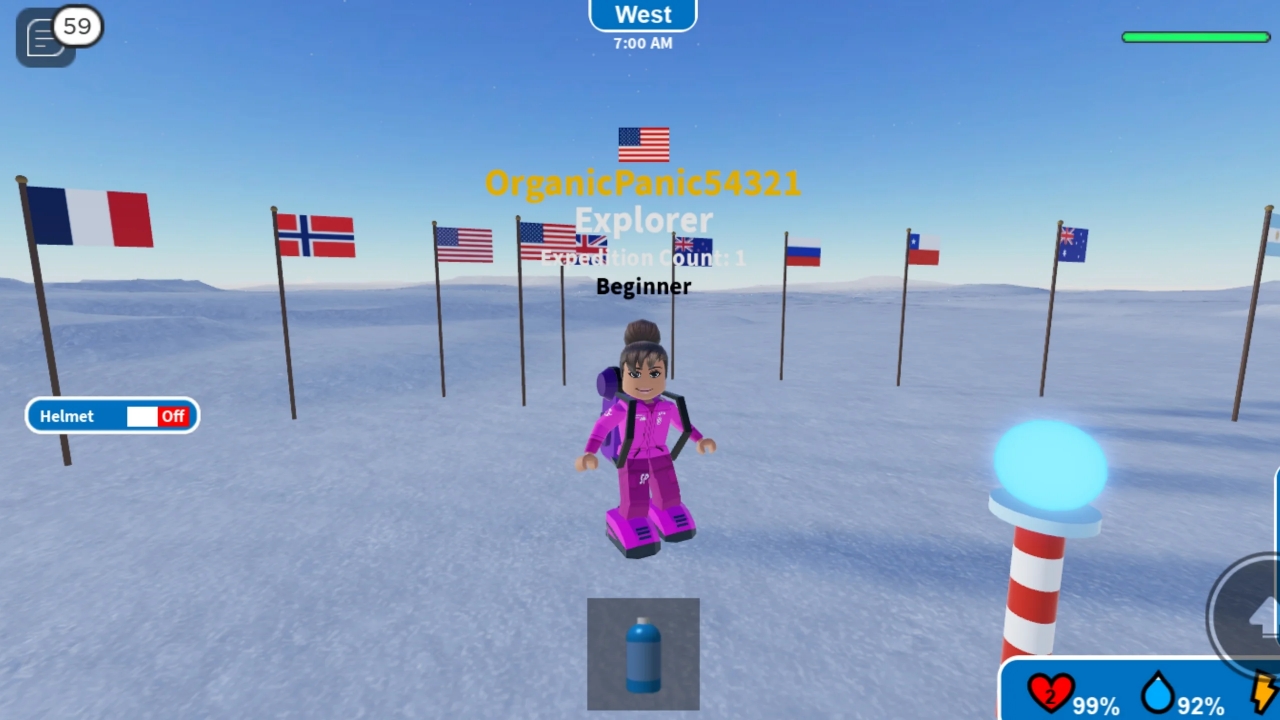The height and width of the screenshot is (720, 1280).
Task: Click the unread messages badge showing 59
Action: (x=77, y=27)
